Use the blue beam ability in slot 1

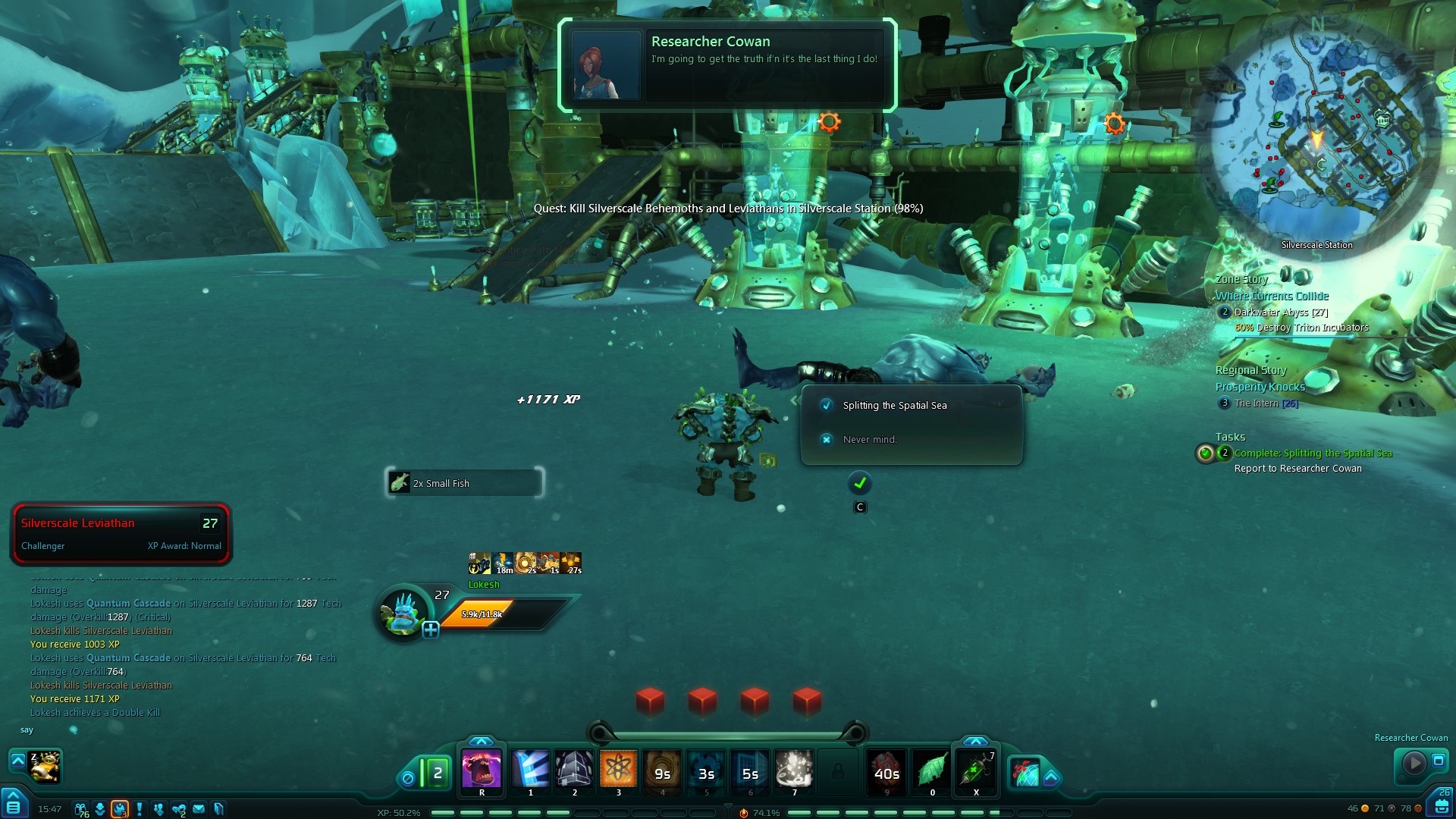[530, 769]
